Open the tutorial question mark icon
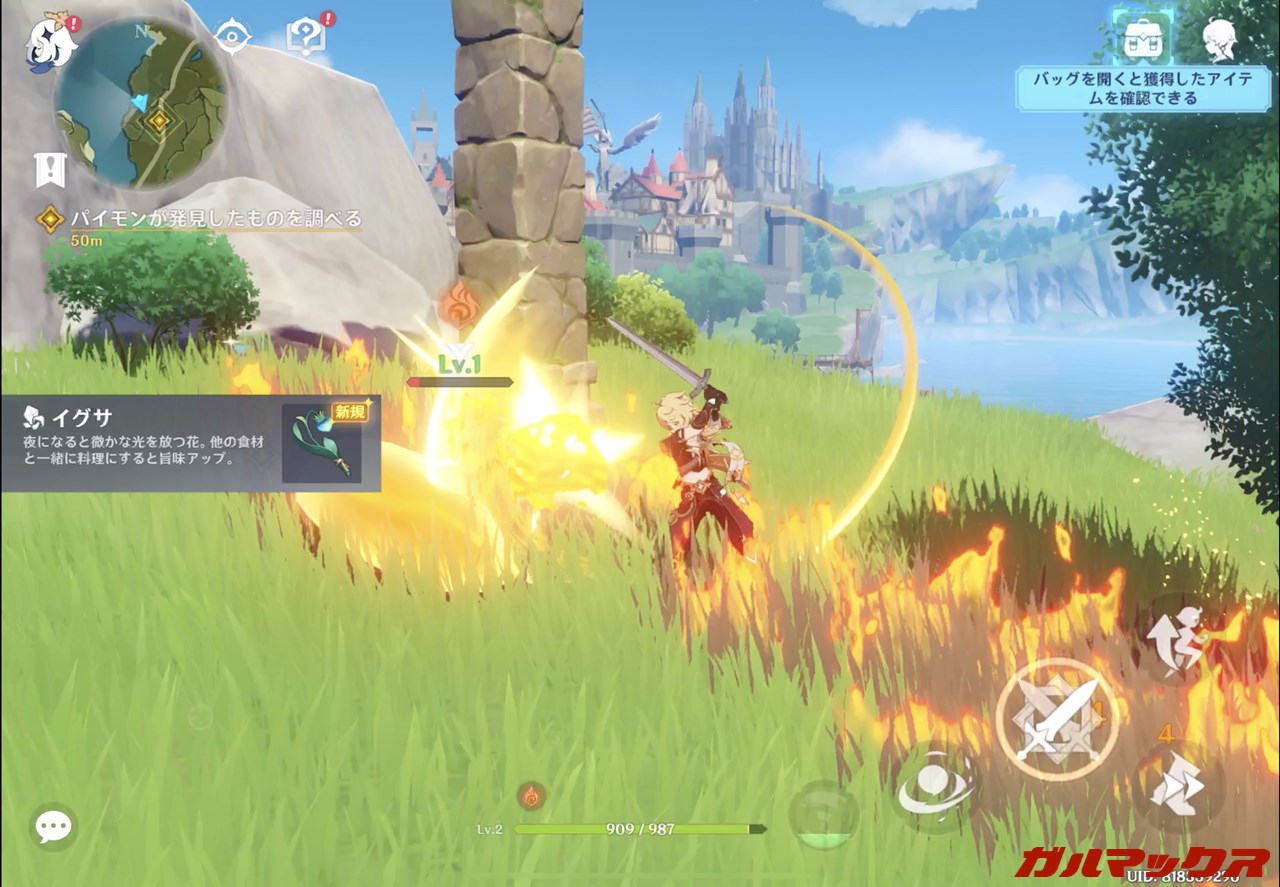The image size is (1280, 887). pyautogui.click(x=303, y=38)
